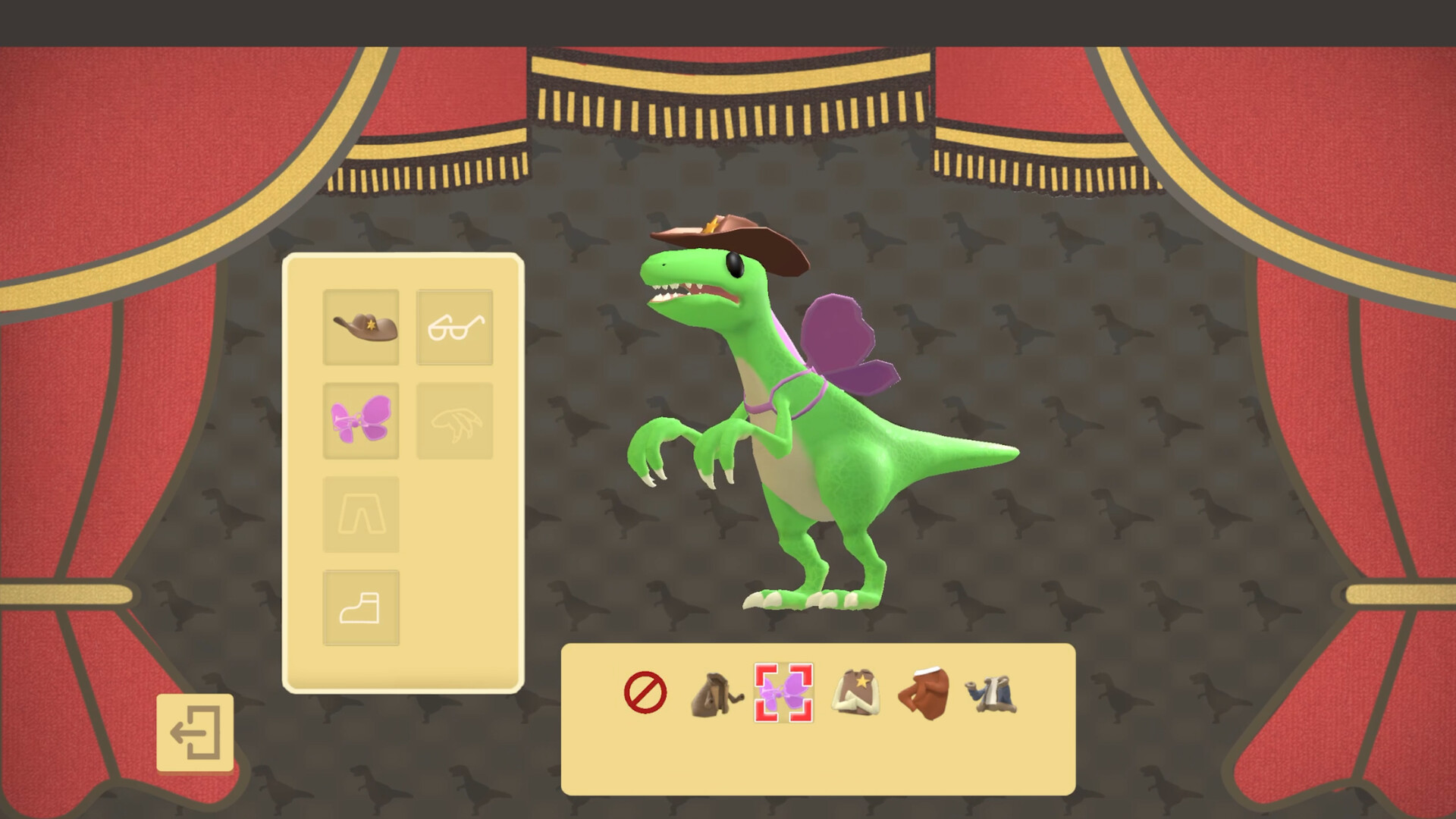
Task: Open the claws glove slot
Action: pos(454,421)
